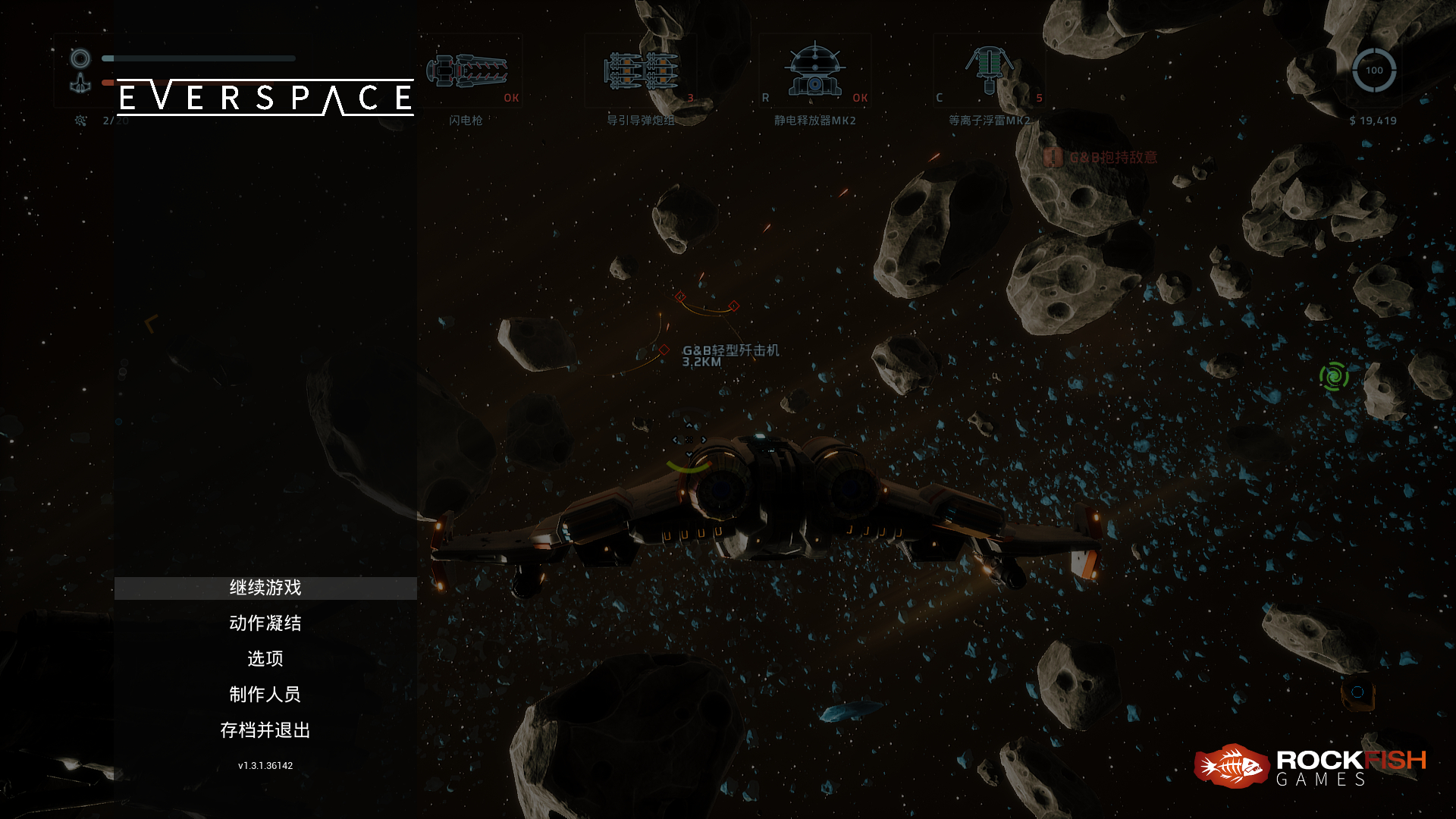The width and height of the screenshot is (1456, 819).
Task: Show the 制作人员 credits
Action: click(265, 694)
